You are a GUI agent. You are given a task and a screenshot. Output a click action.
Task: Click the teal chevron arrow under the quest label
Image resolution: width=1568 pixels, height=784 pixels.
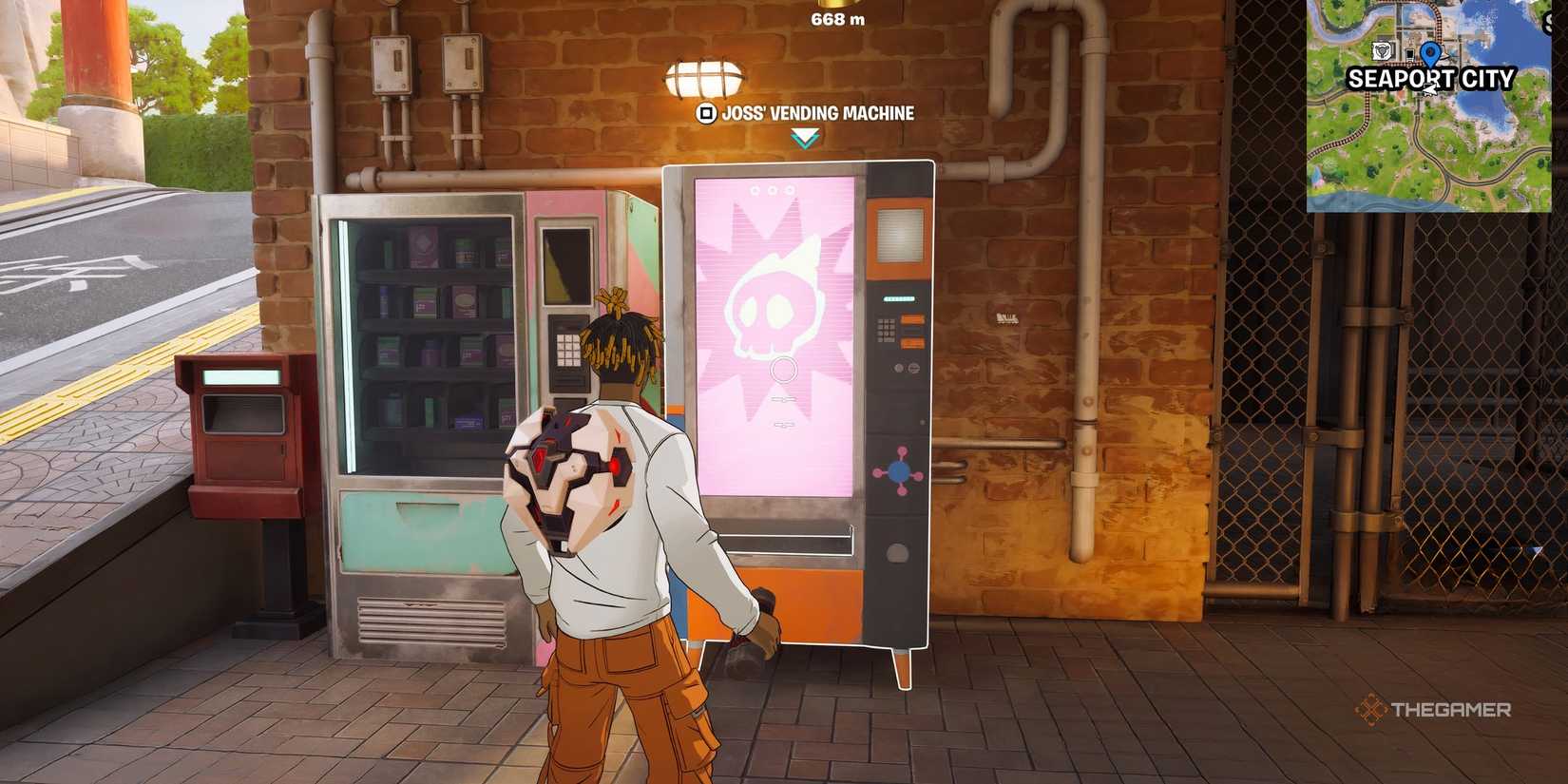tap(805, 138)
